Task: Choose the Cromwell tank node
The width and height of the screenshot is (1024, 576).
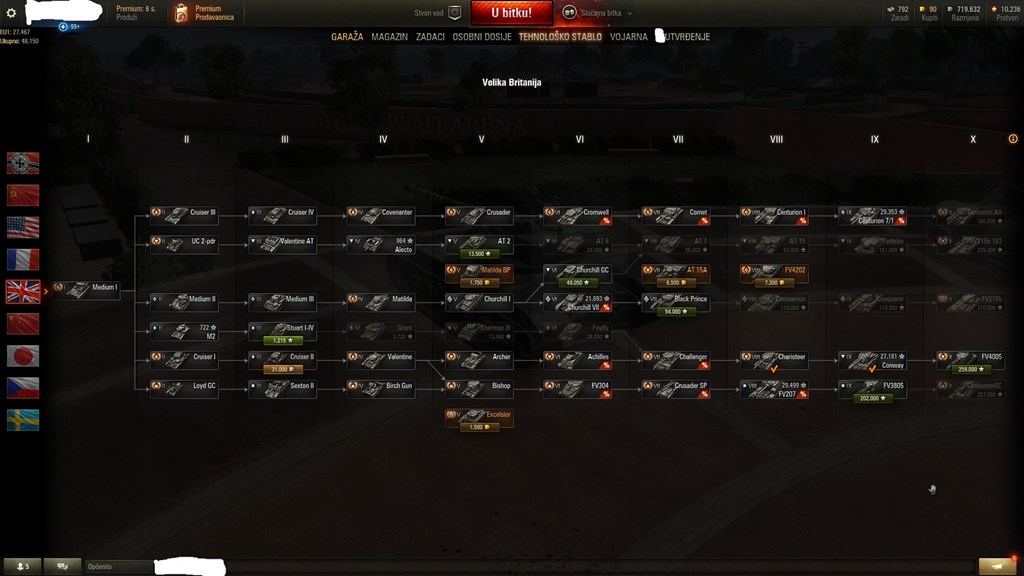Action: [x=577, y=213]
